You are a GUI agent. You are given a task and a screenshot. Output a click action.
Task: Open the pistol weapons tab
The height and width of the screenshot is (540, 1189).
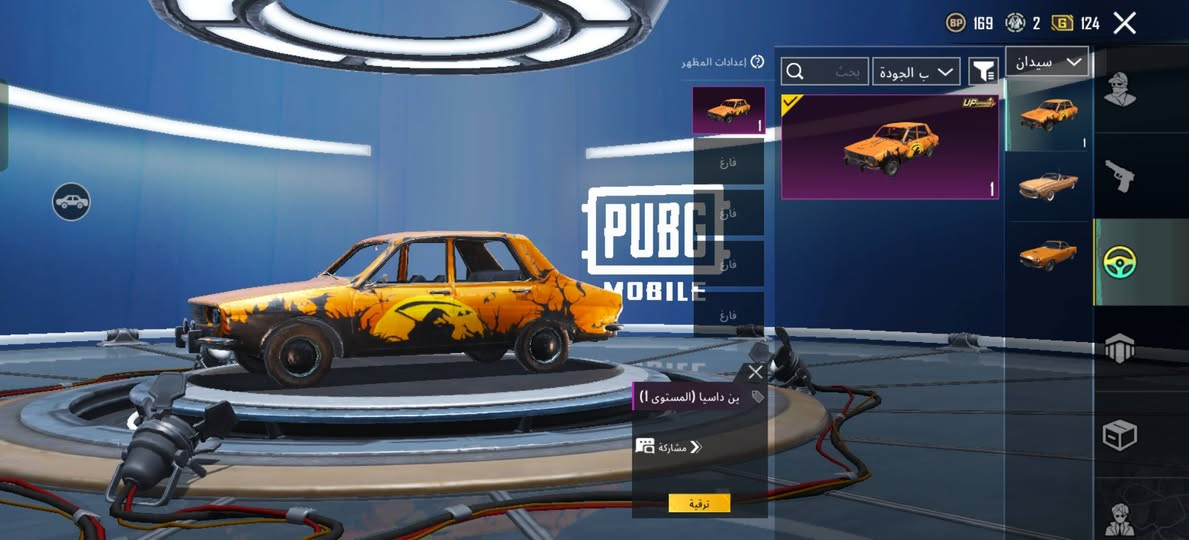(x=1120, y=176)
